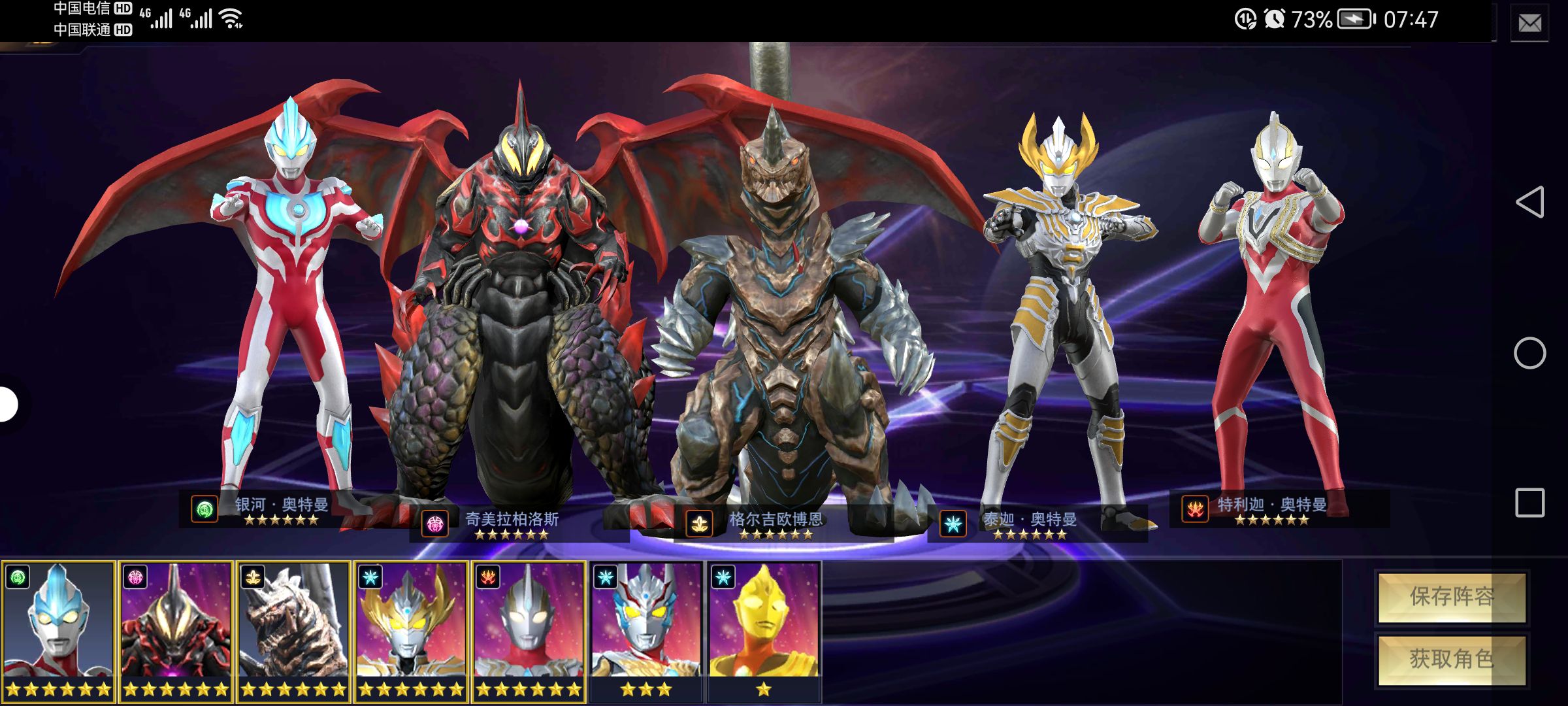
Task: Click the 泰迦·奥特曼 name plate
Action: (x=1030, y=524)
